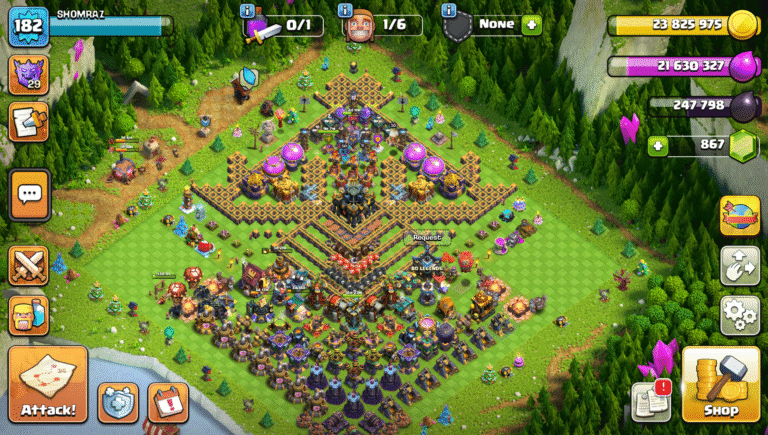Open the notes icon with red alert

pos(649,401)
